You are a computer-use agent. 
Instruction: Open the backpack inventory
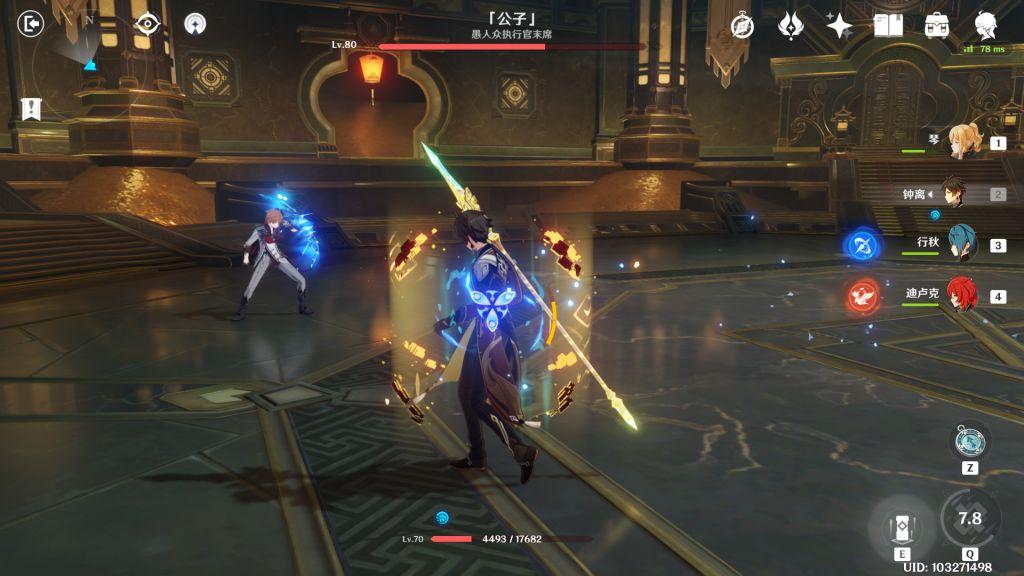pyautogui.click(x=937, y=26)
